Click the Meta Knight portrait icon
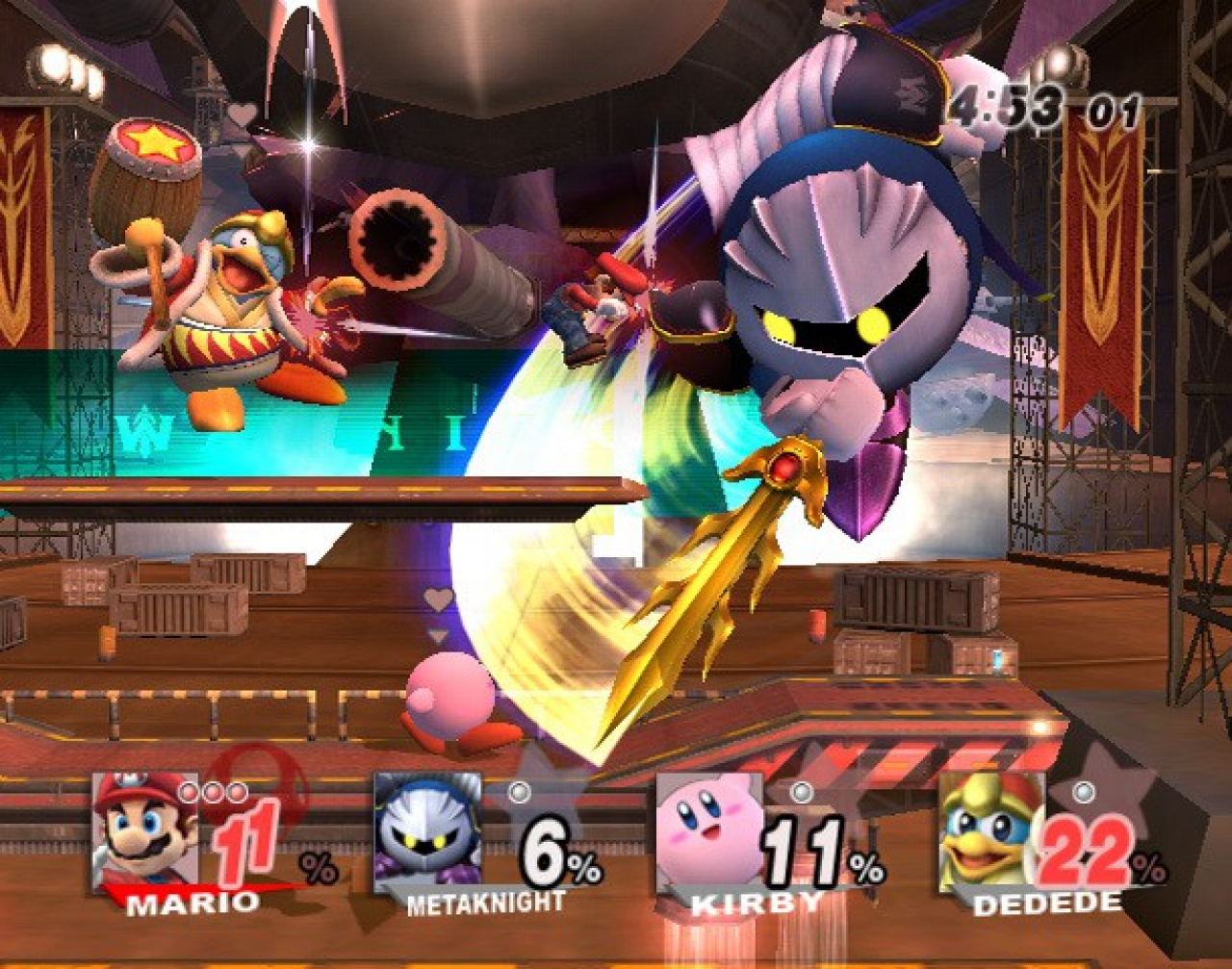The image size is (1232, 969). click(426, 829)
